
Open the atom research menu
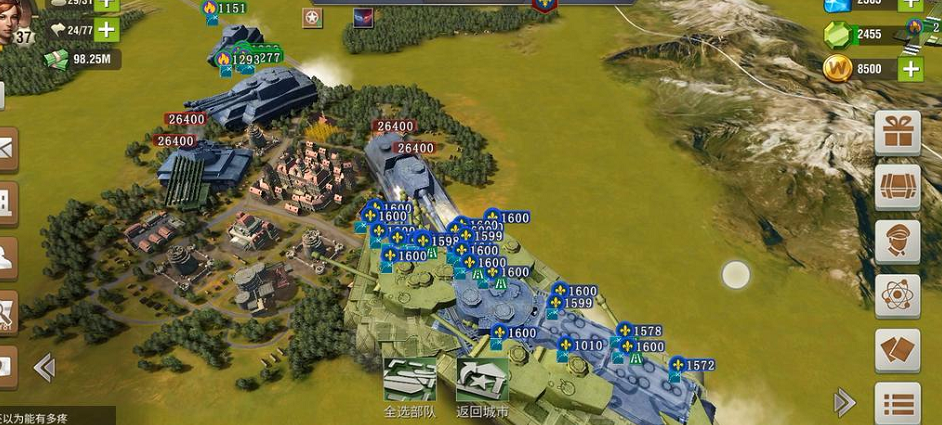(x=897, y=296)
